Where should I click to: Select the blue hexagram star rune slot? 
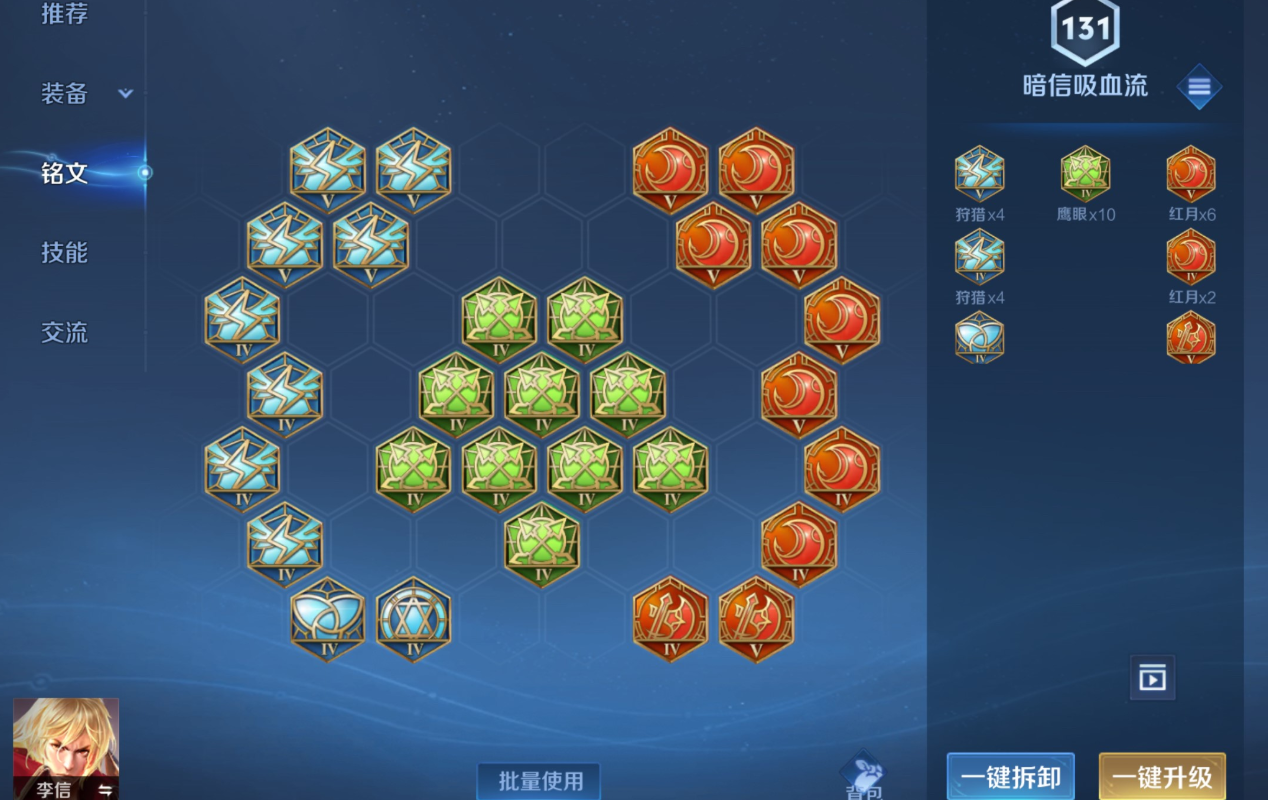tap(414, 619)
